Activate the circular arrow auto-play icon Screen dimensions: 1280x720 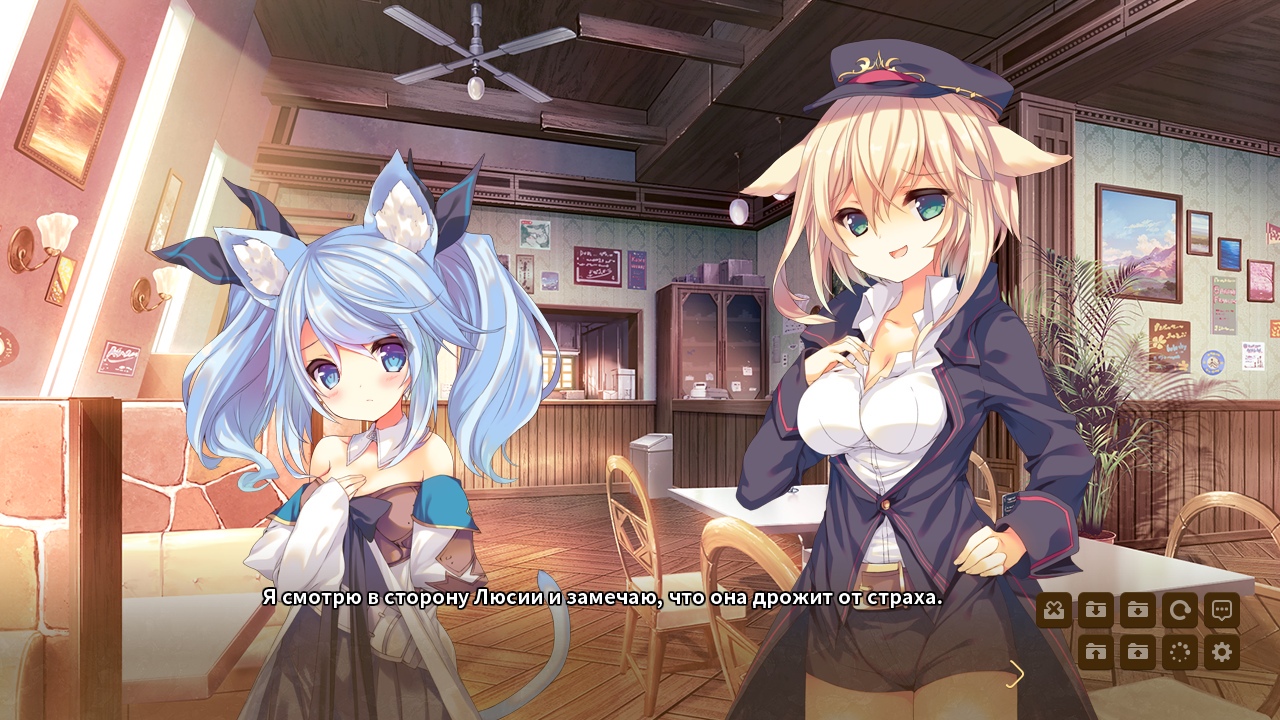[x=1179, y=610]
